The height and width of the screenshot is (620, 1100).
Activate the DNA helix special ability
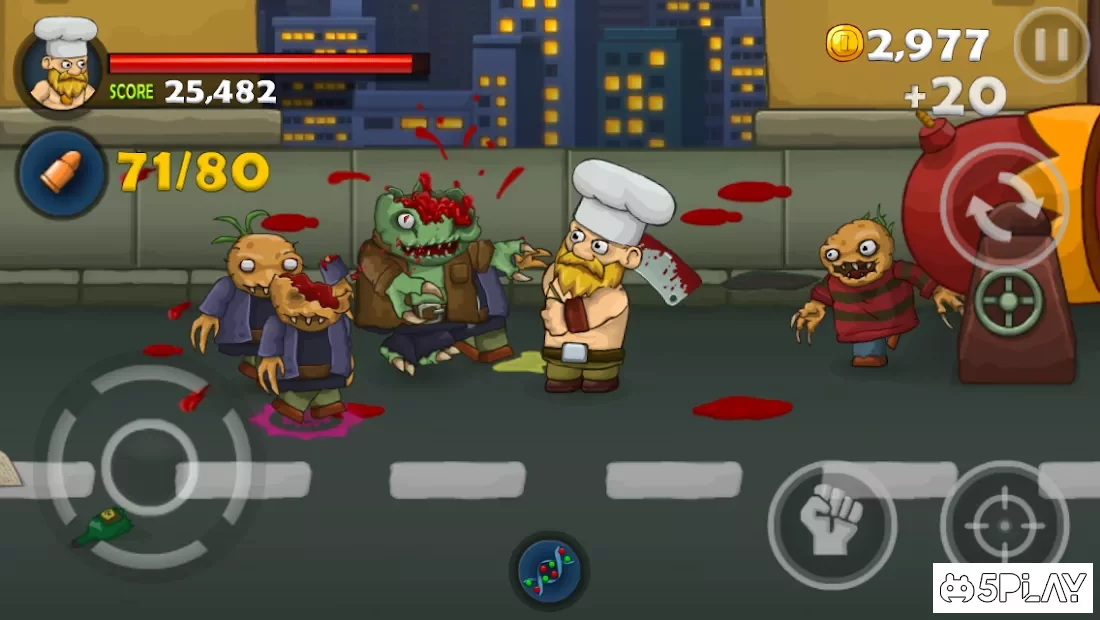549,570
